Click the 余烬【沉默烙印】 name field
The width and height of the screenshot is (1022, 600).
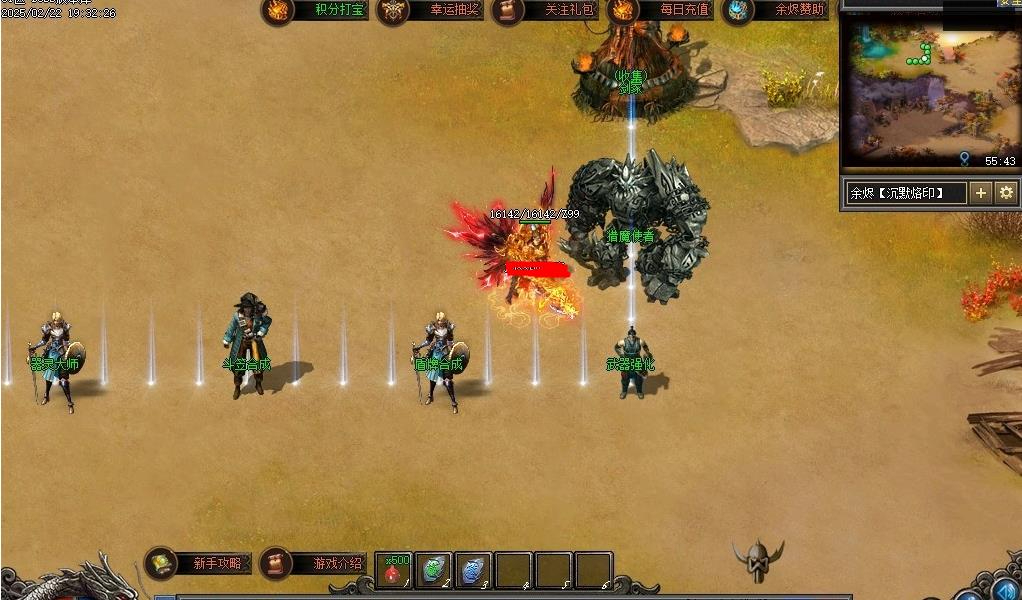click(905, 192)
